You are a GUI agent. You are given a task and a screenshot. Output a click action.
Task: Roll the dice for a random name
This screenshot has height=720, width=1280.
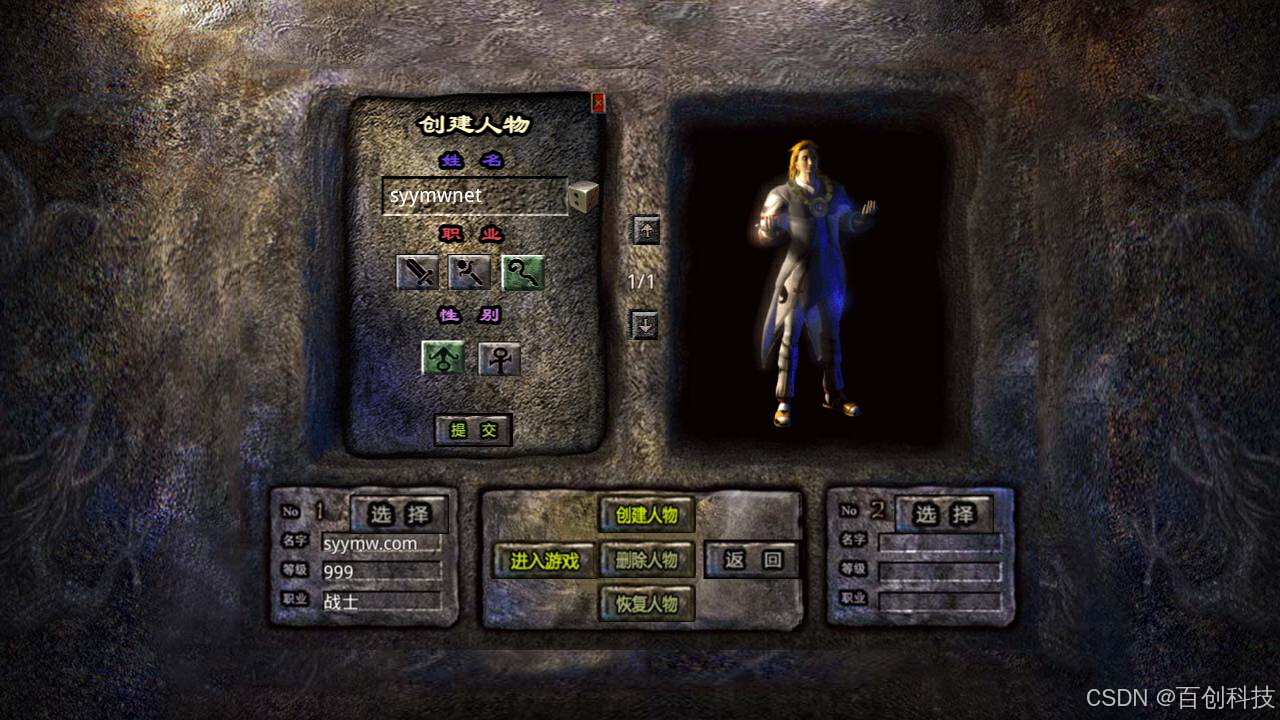click(582, 197)
